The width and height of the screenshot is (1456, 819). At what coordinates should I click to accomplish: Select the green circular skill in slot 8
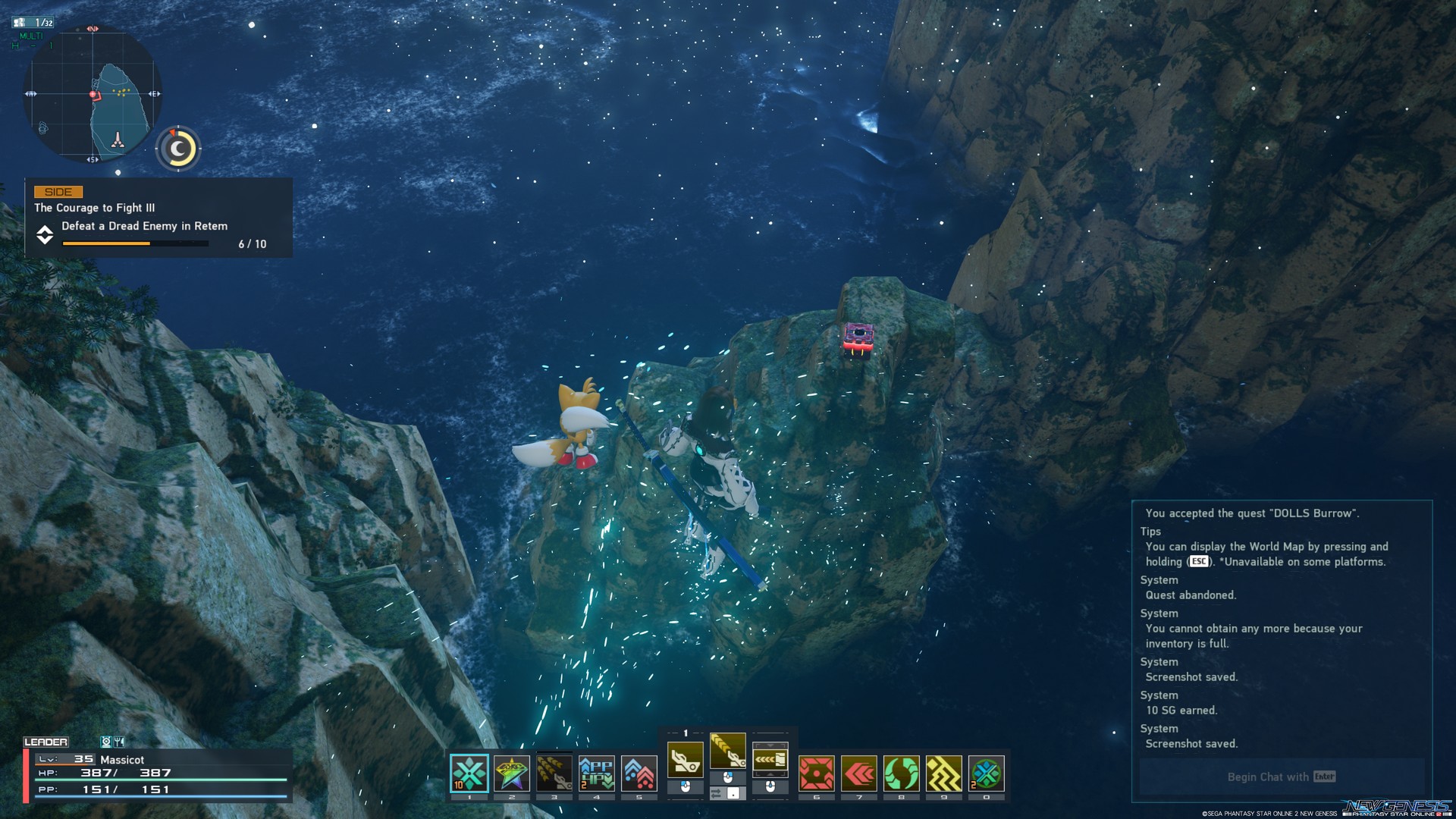tap(901, 774)
